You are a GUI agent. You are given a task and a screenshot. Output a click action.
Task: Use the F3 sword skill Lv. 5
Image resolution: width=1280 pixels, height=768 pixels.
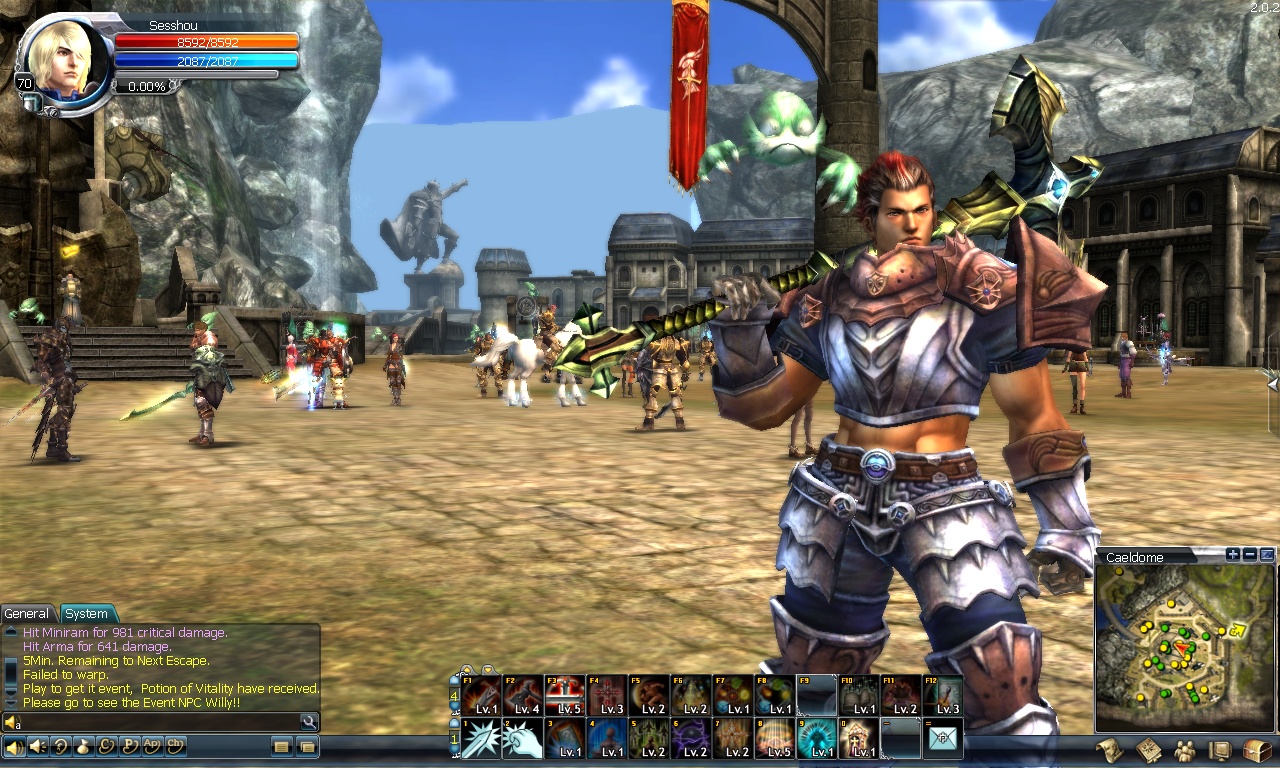point(564,696)
